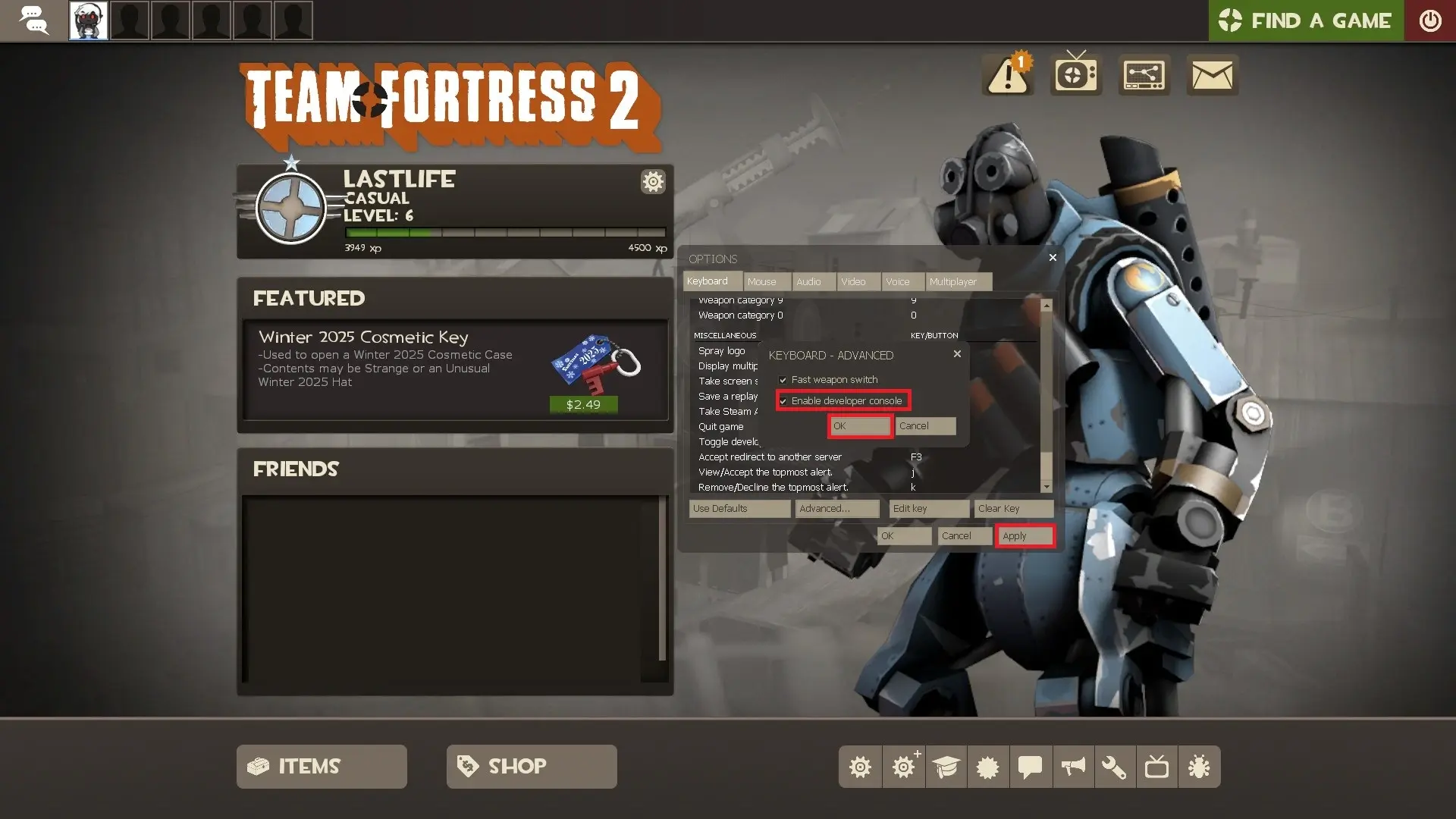Quit using the red power button
Image resolution: width=1456 pixels, height=819 pixels.
pyautogui.click(x=1429, y=20)
